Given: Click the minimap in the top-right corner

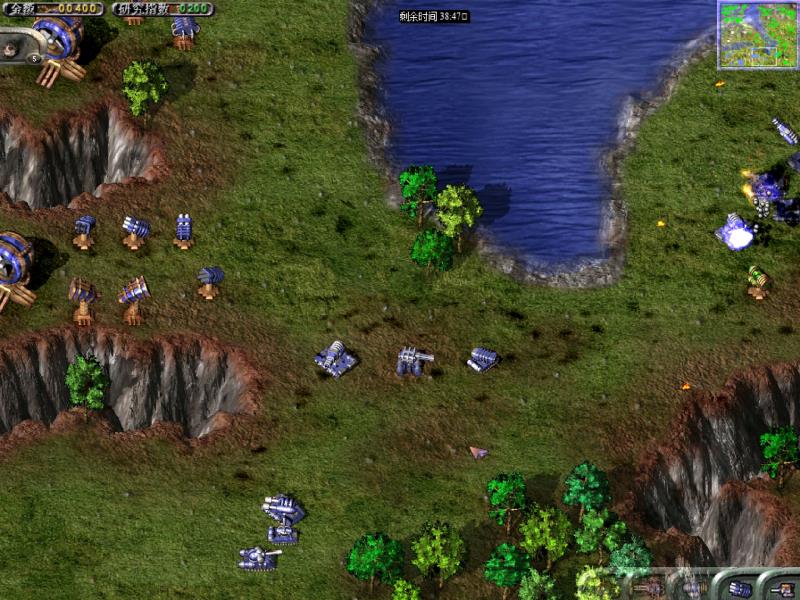Looking at the screenshot, I should tap(757, 35).
